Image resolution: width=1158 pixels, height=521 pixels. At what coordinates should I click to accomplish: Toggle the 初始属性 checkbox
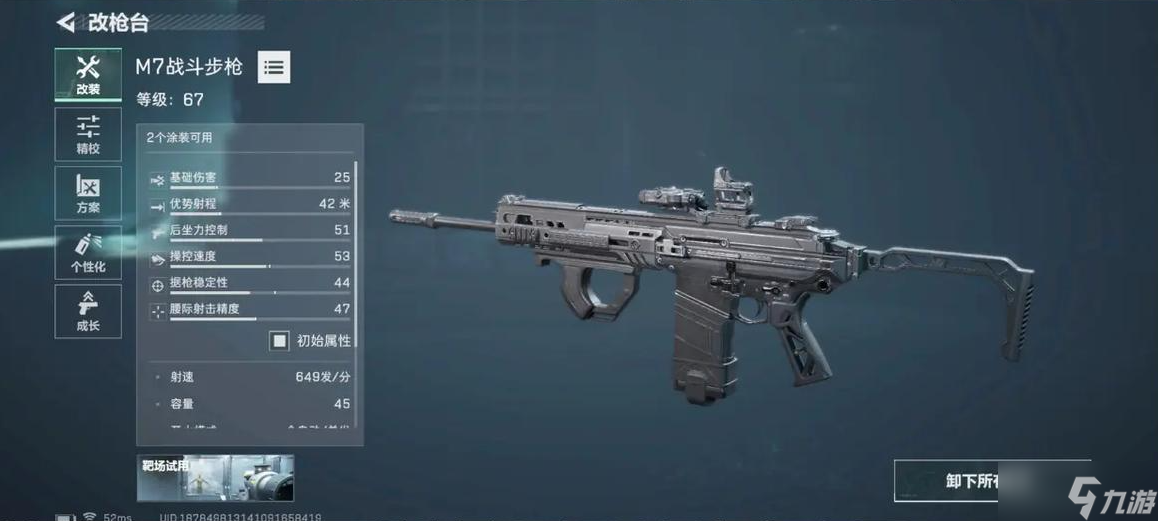tap(279, 341)
